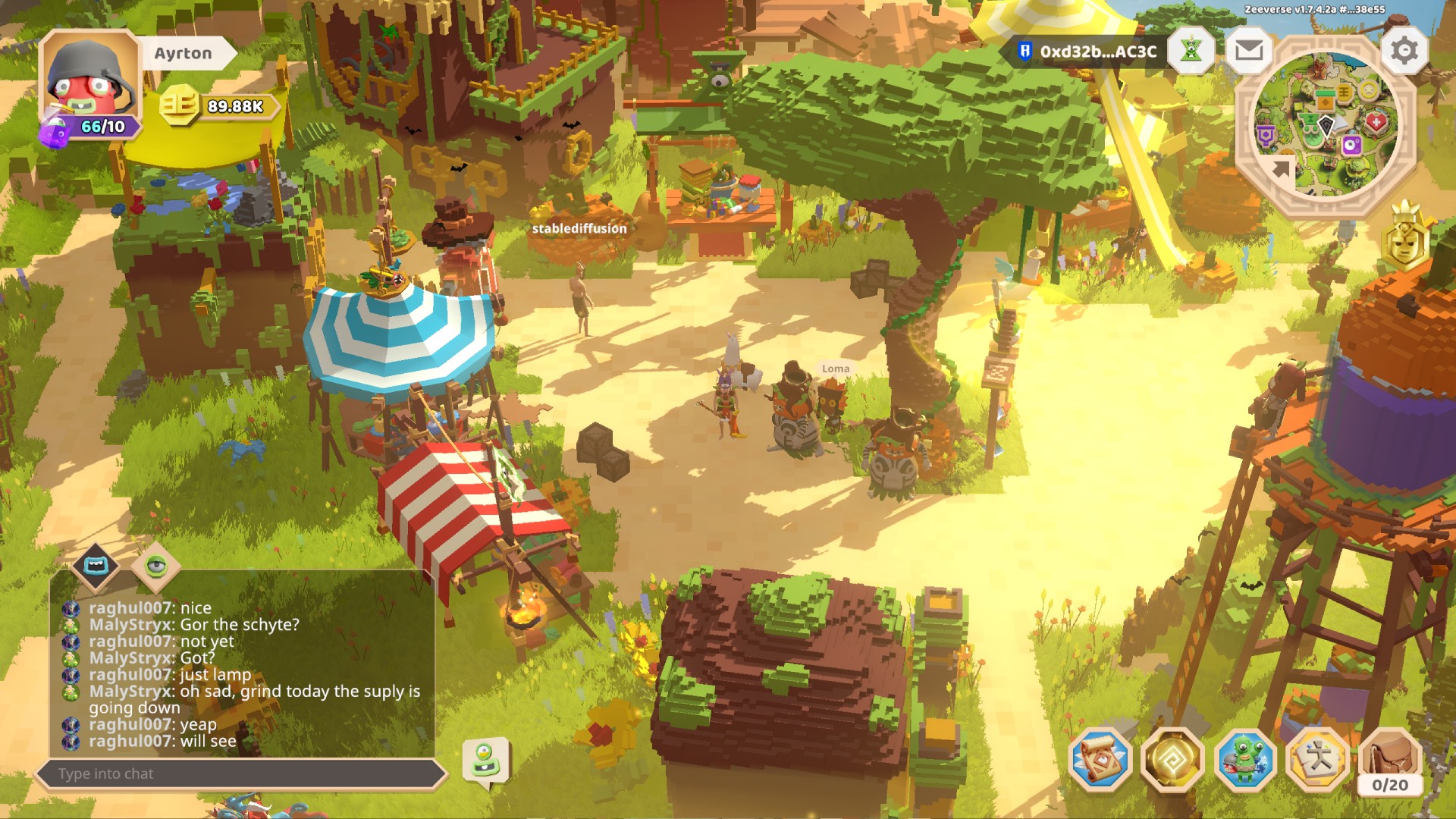Open the gear settings menu
The width and height of the screenshot is (1456, 819).
[1404, 51]
